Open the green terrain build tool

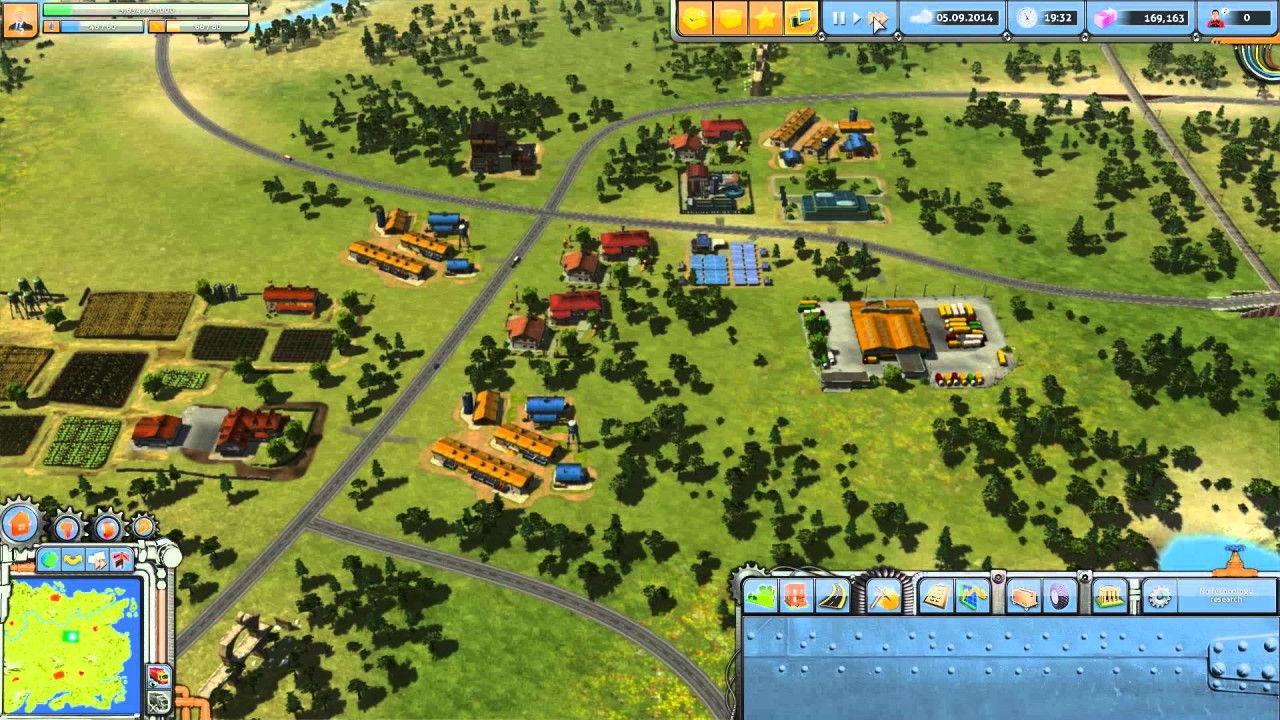coord(761,596)
